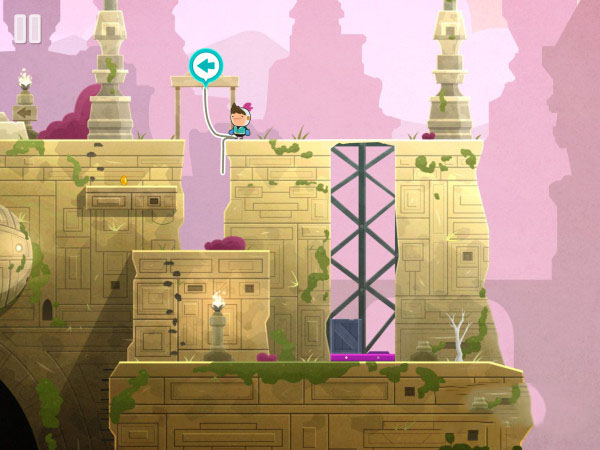Tap the teal left-arrow direction marker
600x450 pixels.
[x=207, y=66]
